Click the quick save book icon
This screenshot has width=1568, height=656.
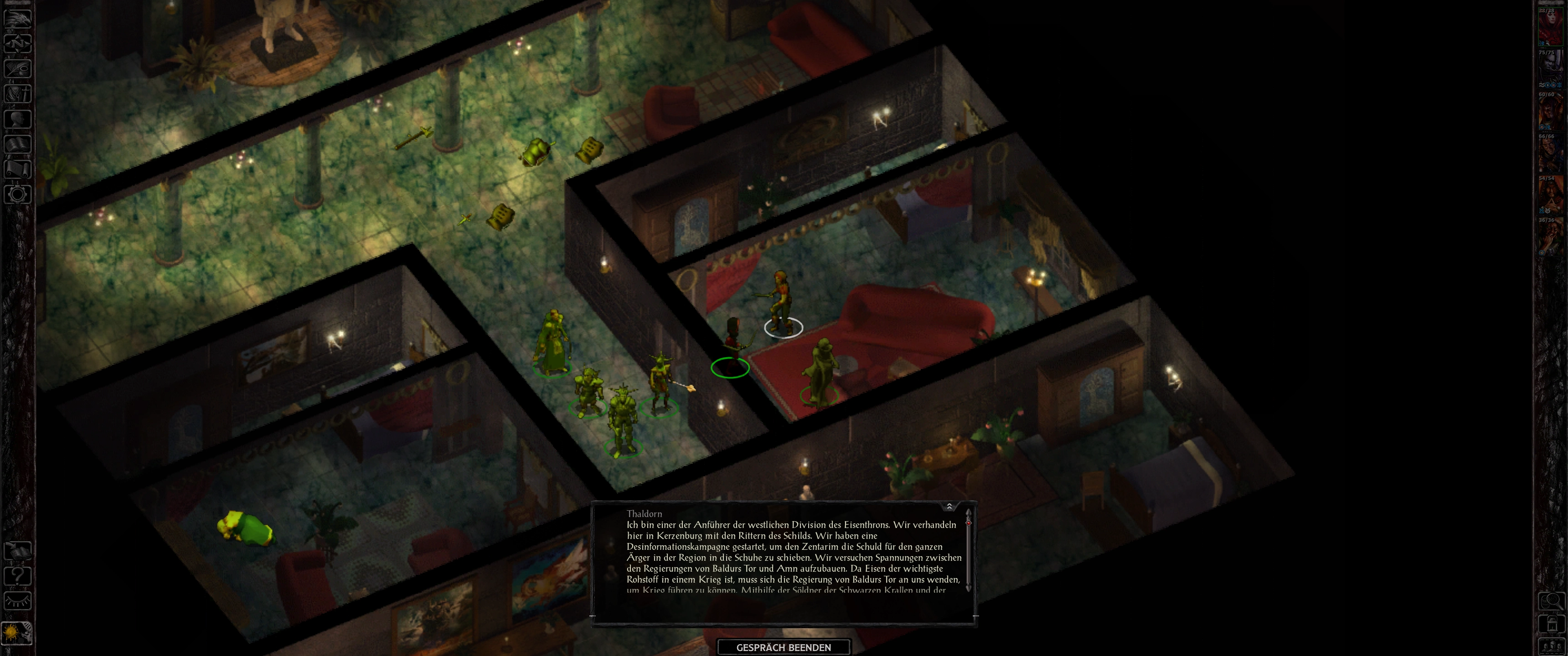point(17,551)
